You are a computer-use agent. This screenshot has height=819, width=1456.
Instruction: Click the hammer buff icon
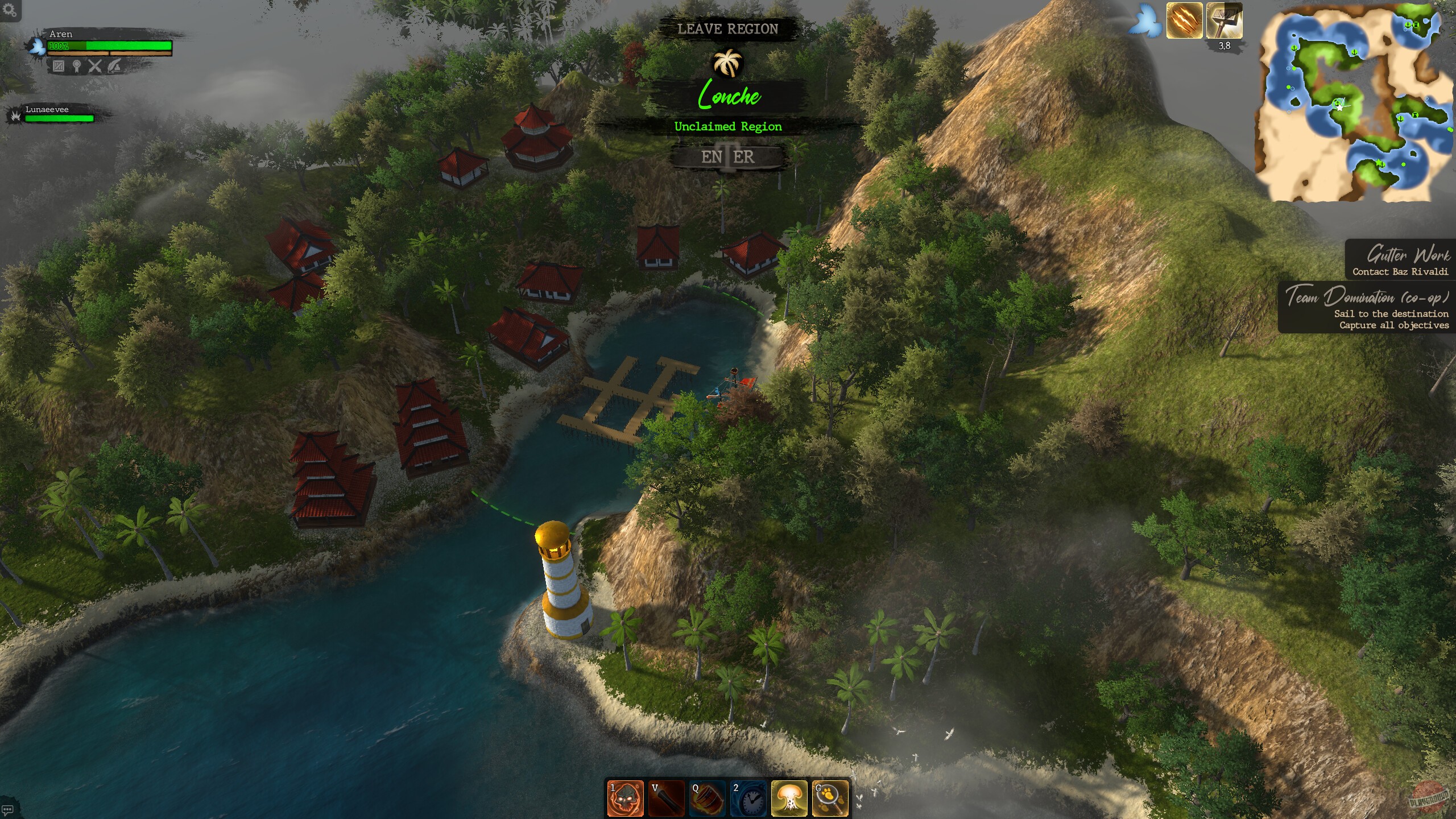pyautogui.click(x=1224, y=20)
